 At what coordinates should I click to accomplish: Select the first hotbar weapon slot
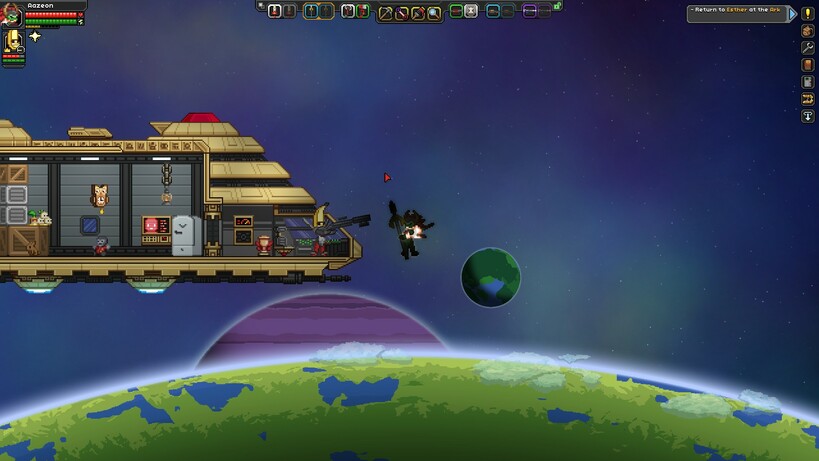pyautogui.click(x=275, y=11)
